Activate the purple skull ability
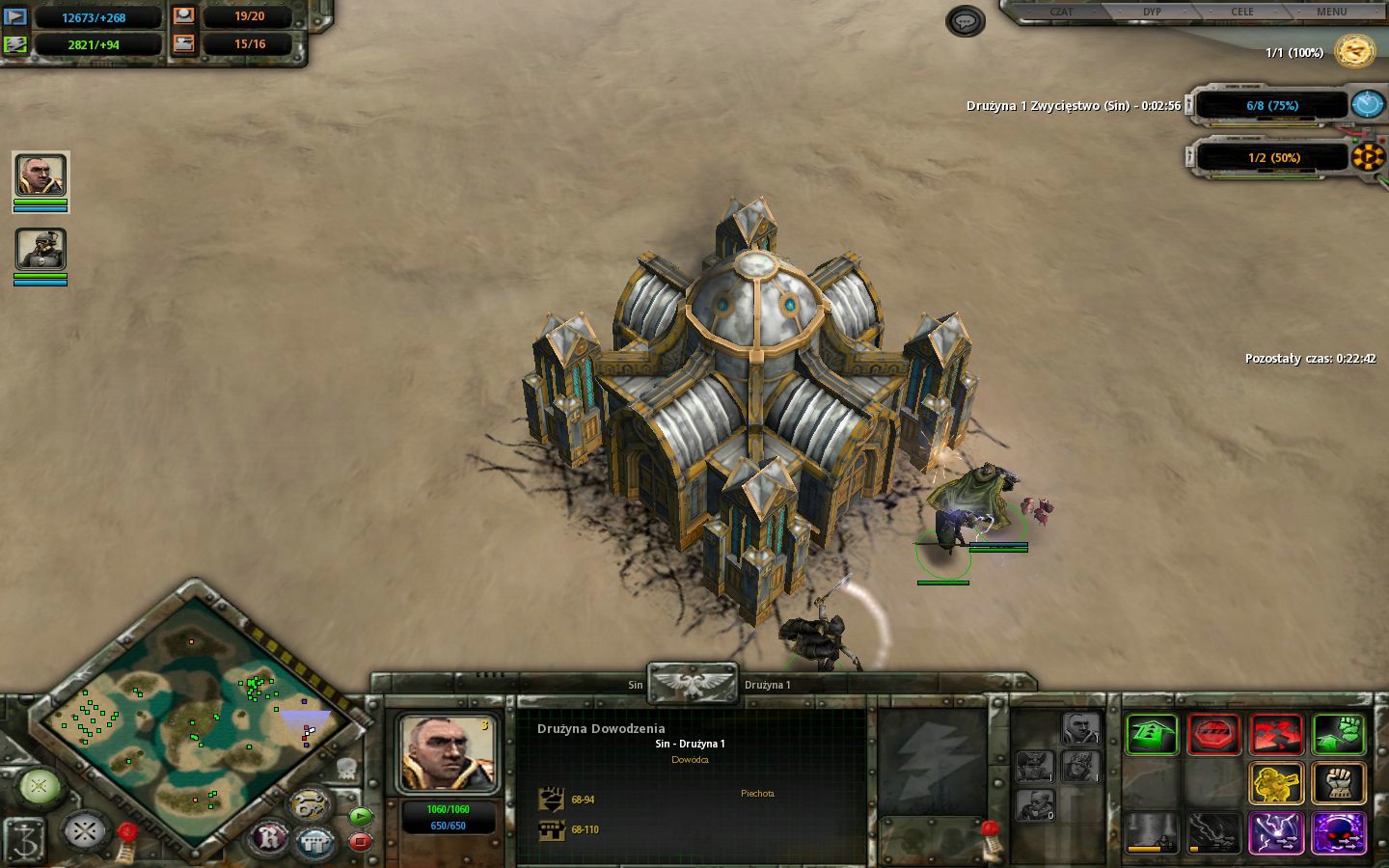Screen dimensions: 1389x868 [1339, 833]
